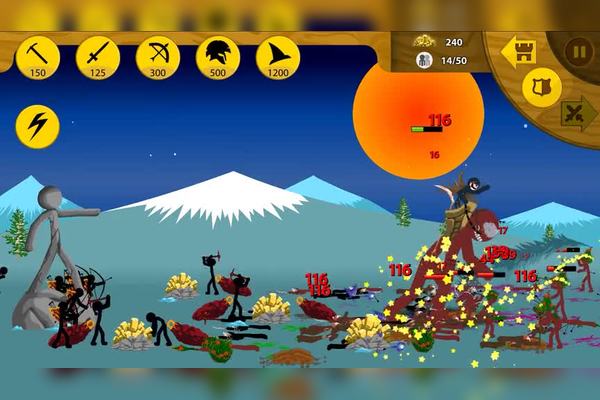The image size is (600, 400).
Task: Activate the lightning bolt ability
Action: (x=38, y=127)
